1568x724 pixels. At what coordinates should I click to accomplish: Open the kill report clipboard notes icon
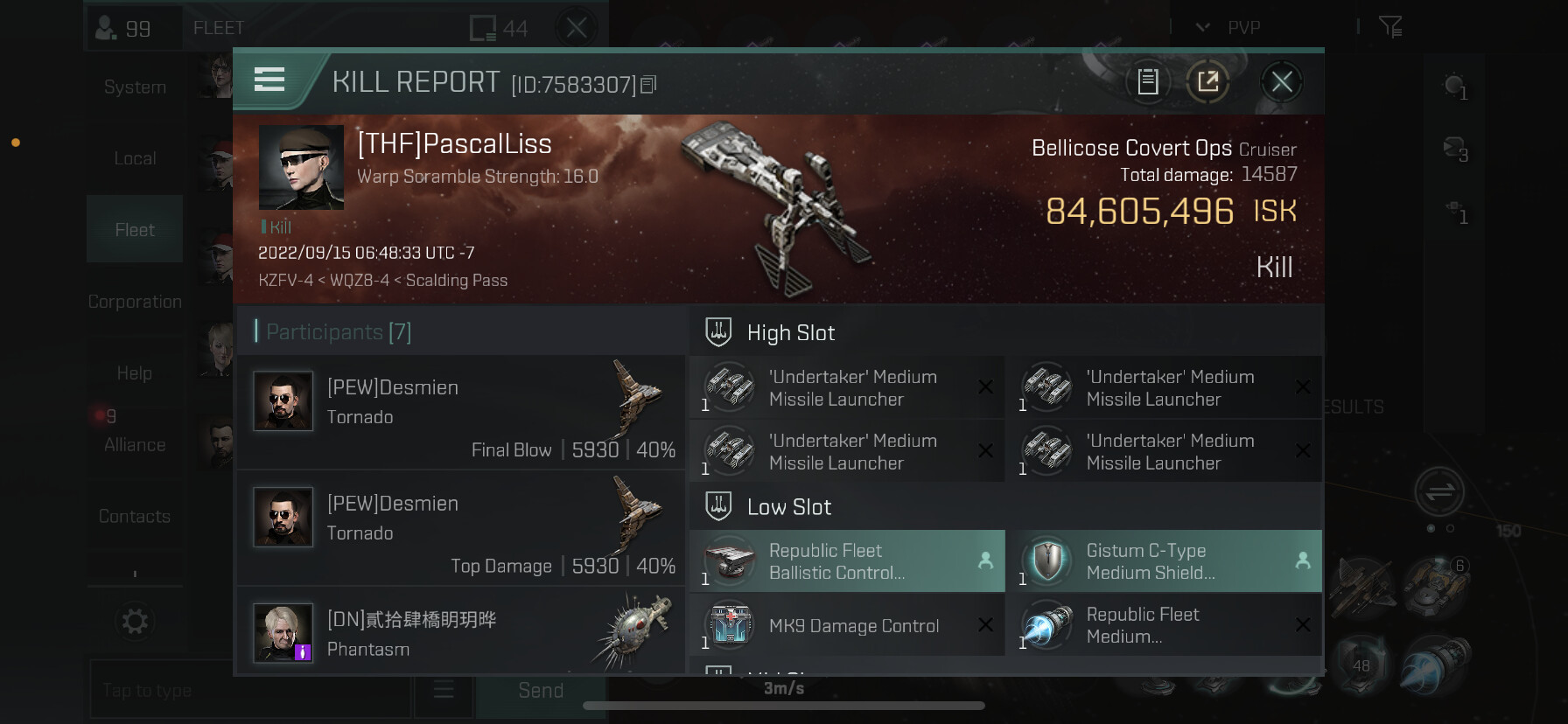click(1148, 82)
